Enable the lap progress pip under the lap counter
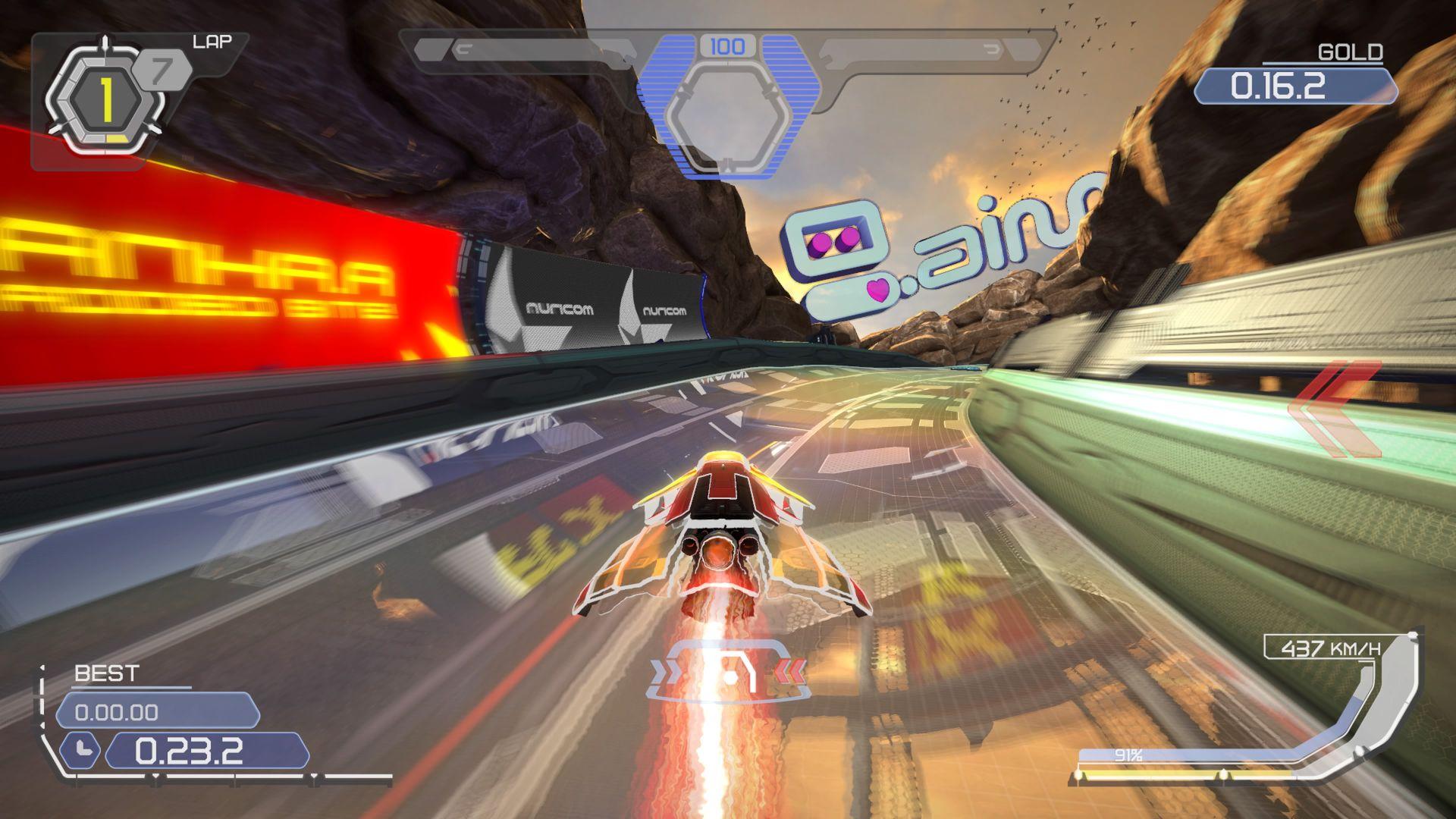1456x819 pixels. point(116,137)
